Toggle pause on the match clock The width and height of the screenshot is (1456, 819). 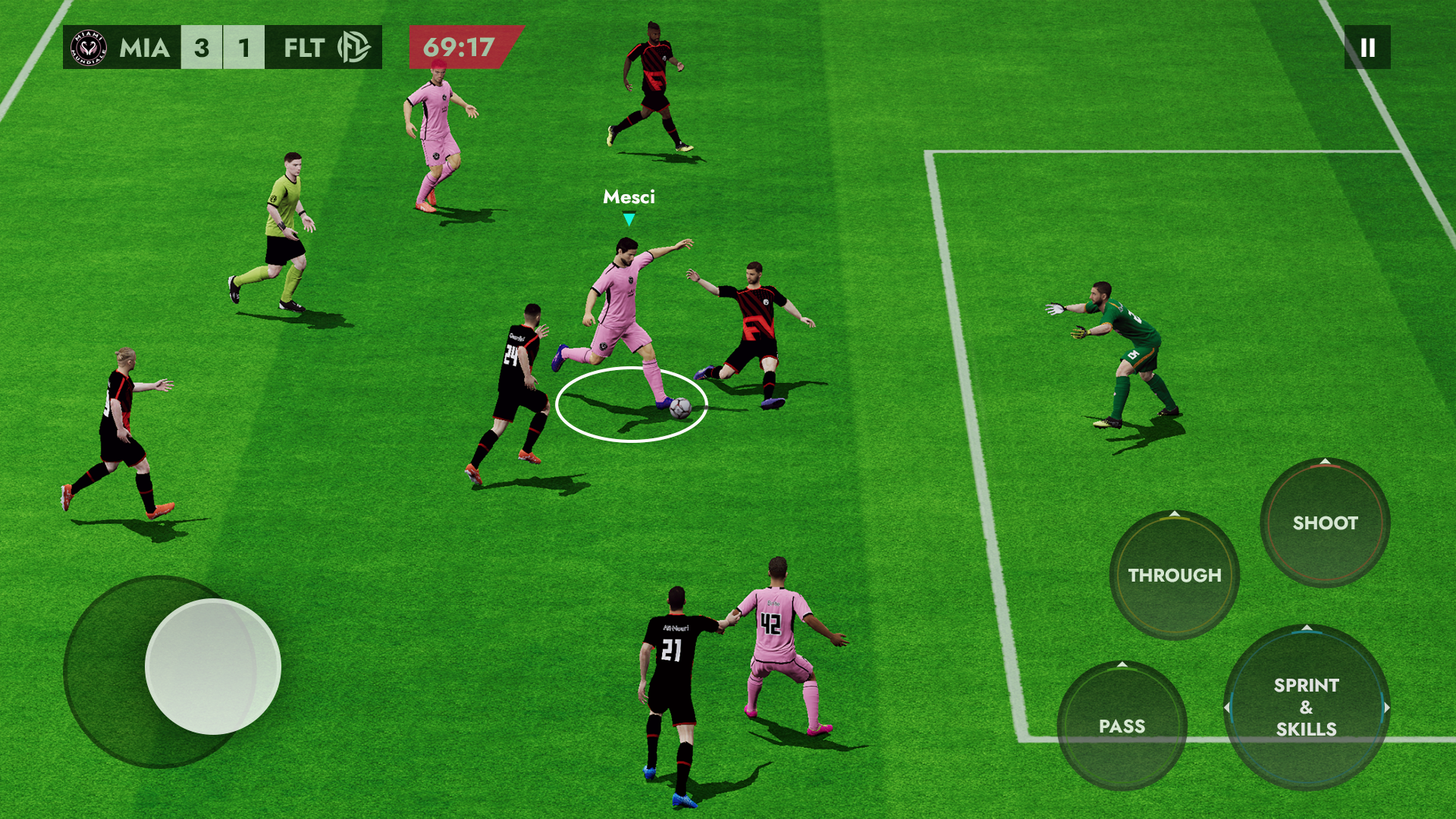tap(1367, 48)
